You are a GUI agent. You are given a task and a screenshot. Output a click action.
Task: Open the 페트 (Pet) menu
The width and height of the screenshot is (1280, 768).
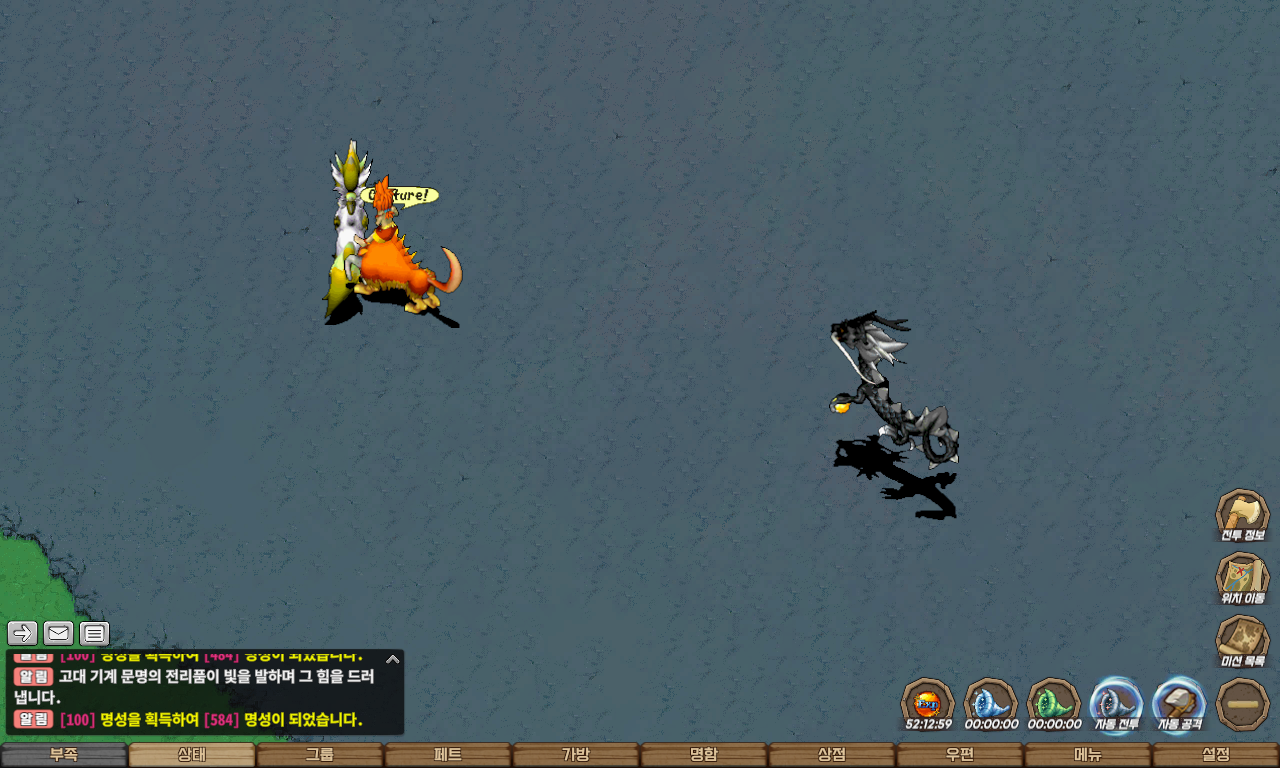tap(448, 755)
